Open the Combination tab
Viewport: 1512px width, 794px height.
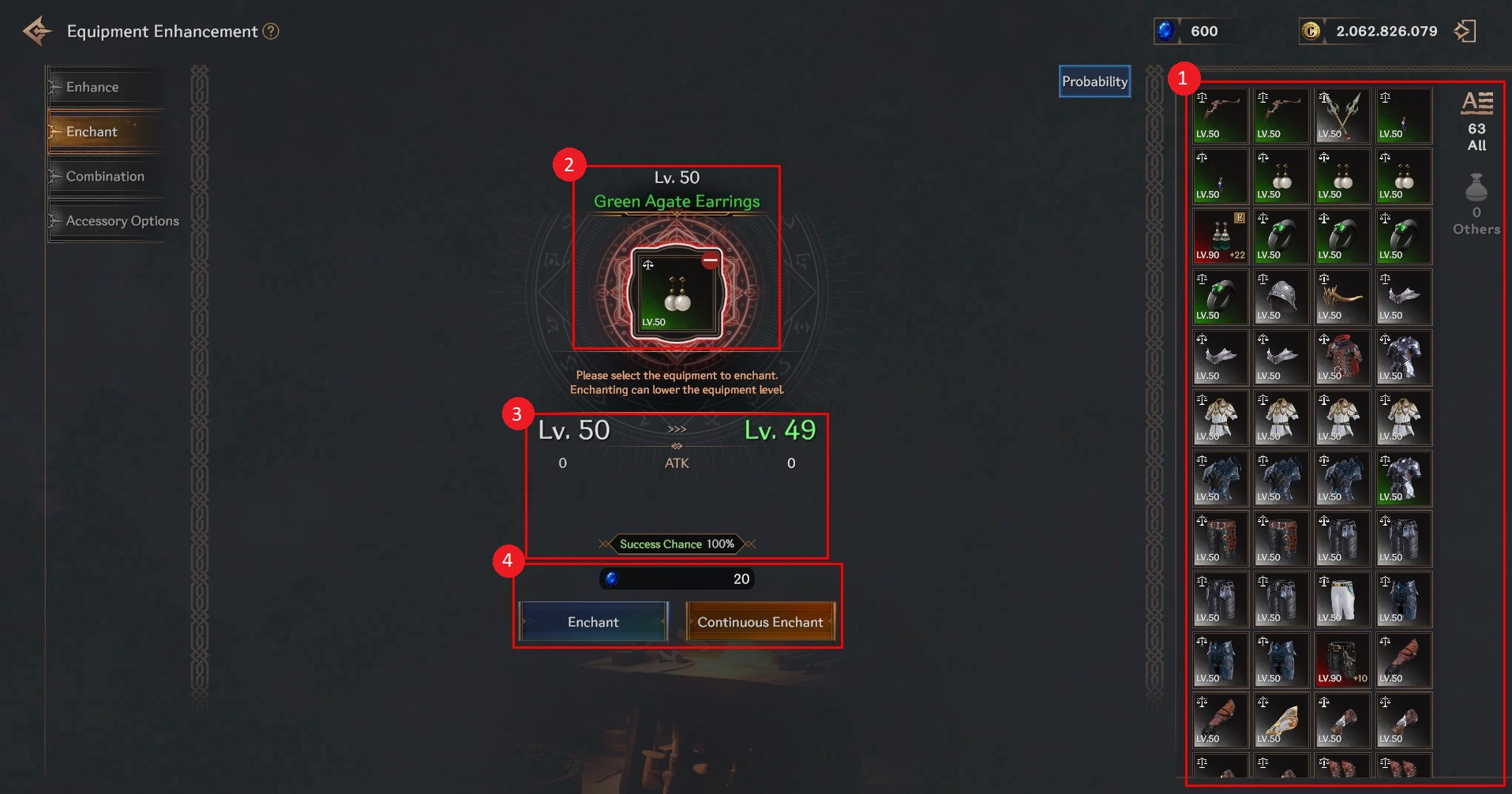[105, 176]
